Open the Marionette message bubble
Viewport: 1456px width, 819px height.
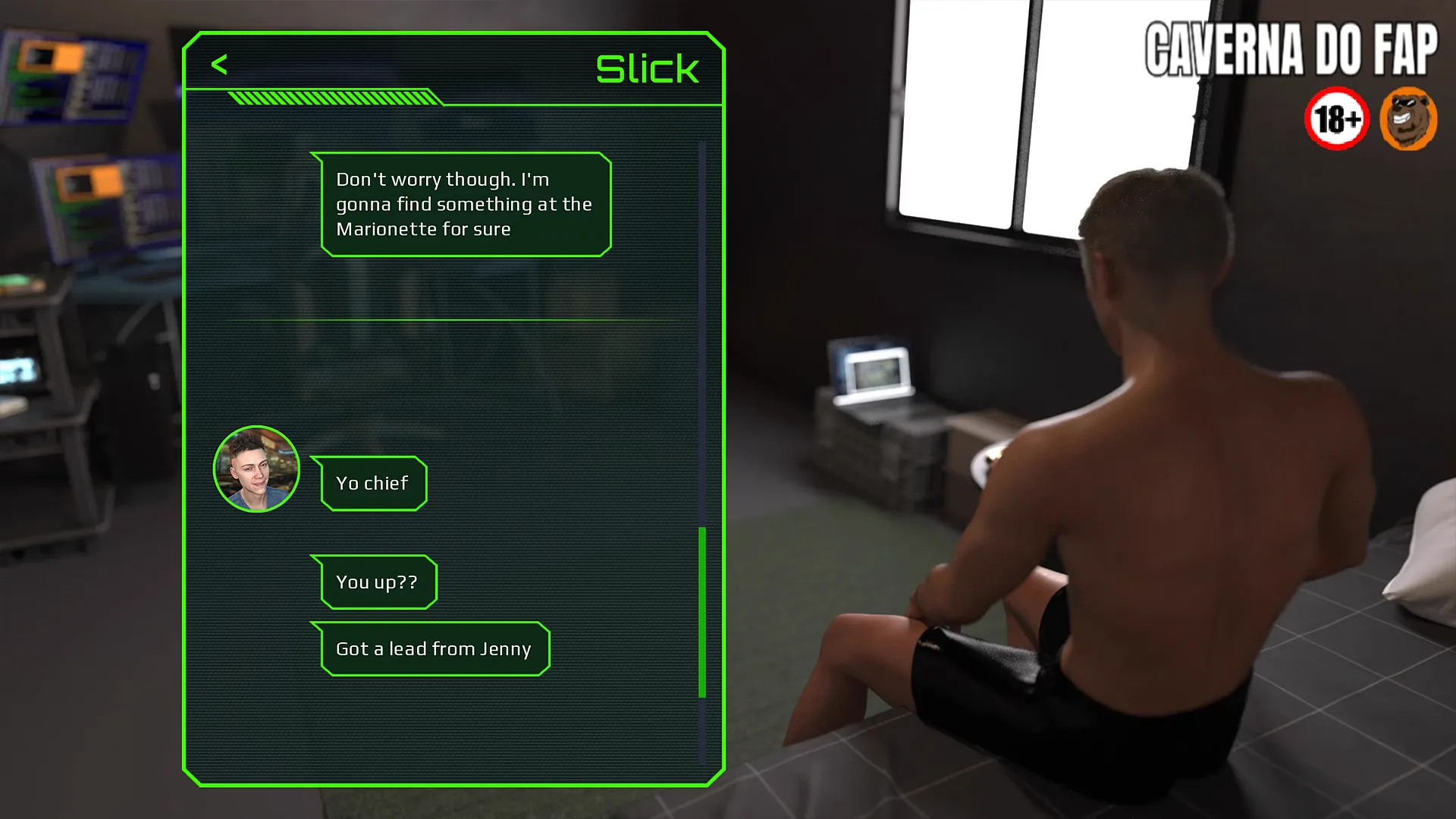[464, 205]
